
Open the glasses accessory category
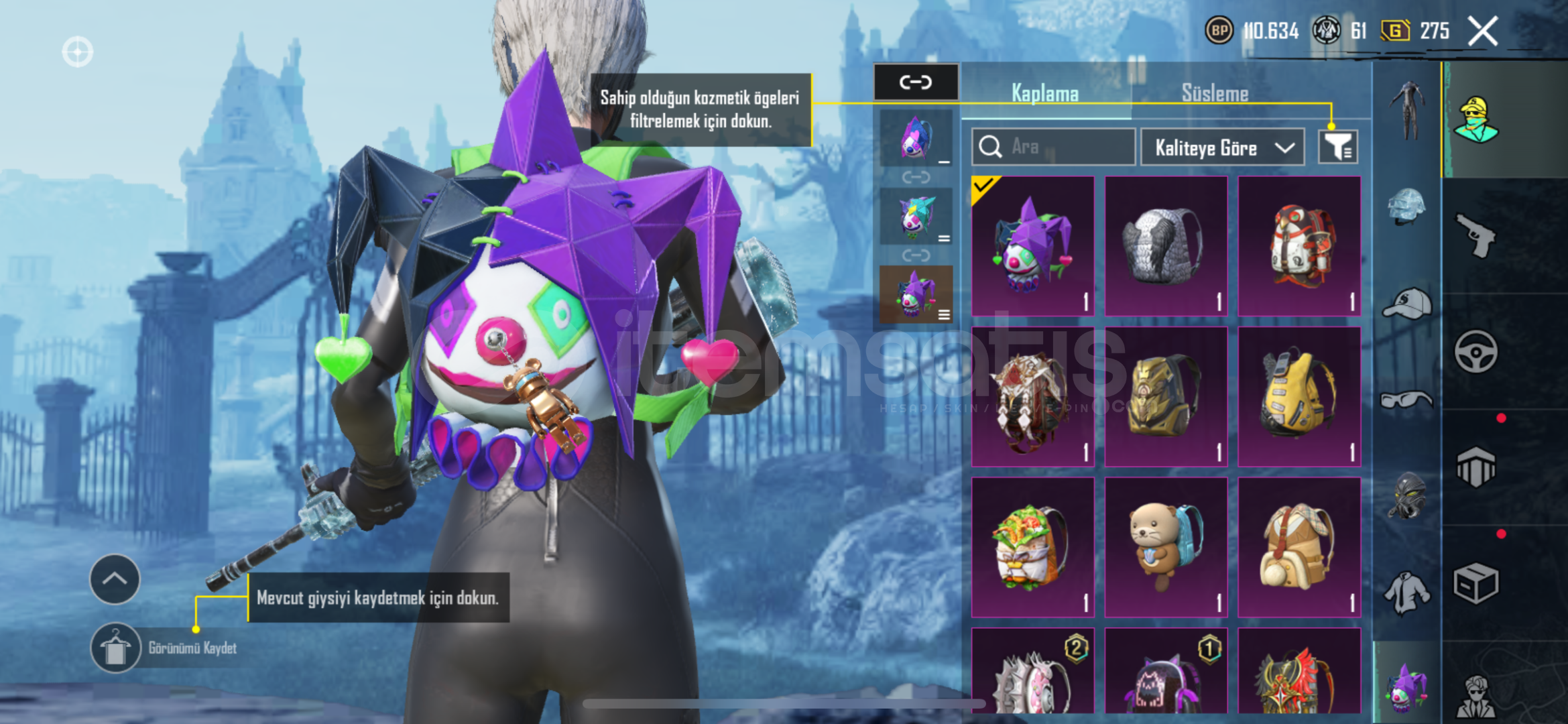(x=1406, y=400)
